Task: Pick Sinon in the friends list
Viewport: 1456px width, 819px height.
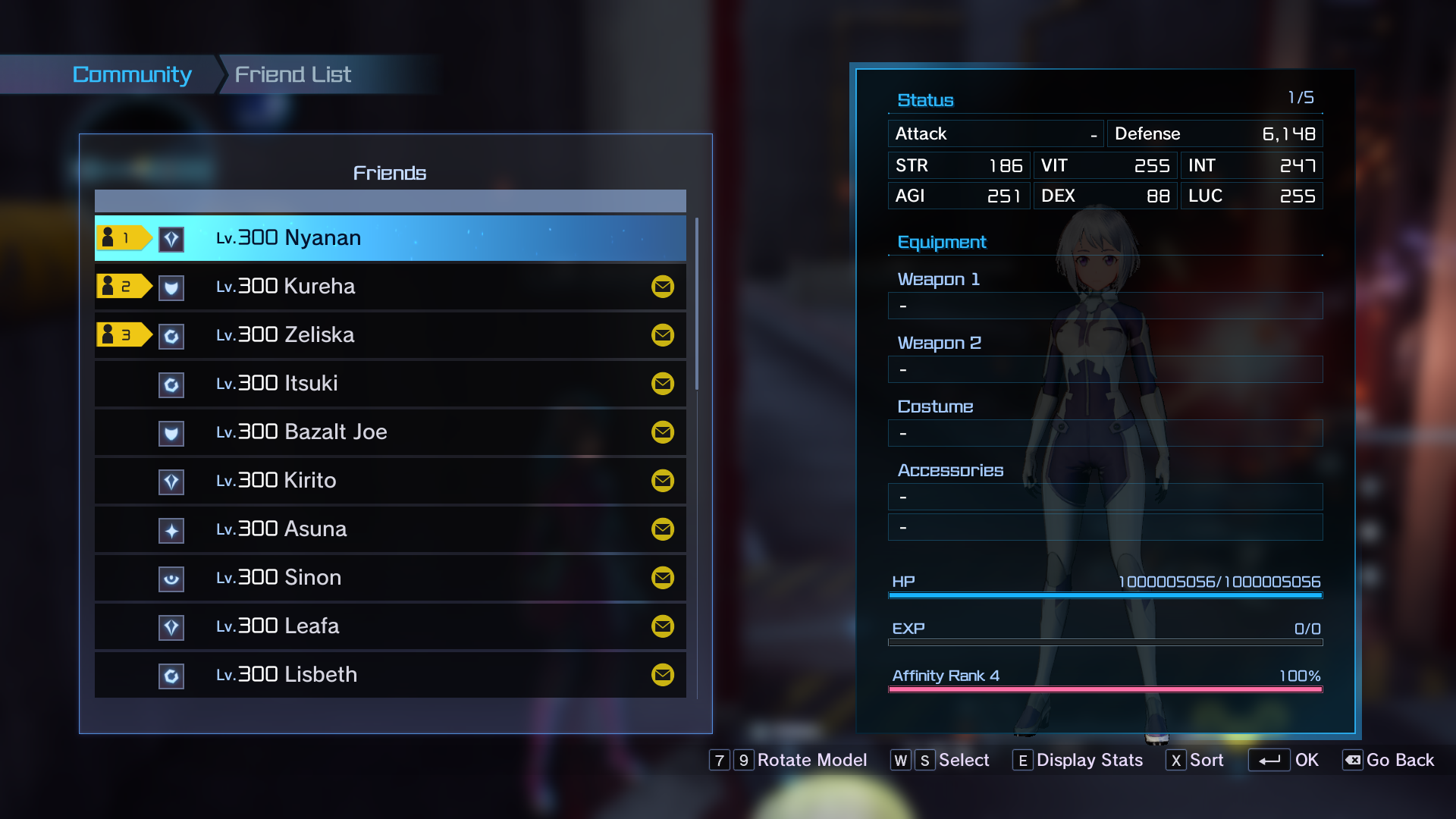Action: (x=390, y=578)
